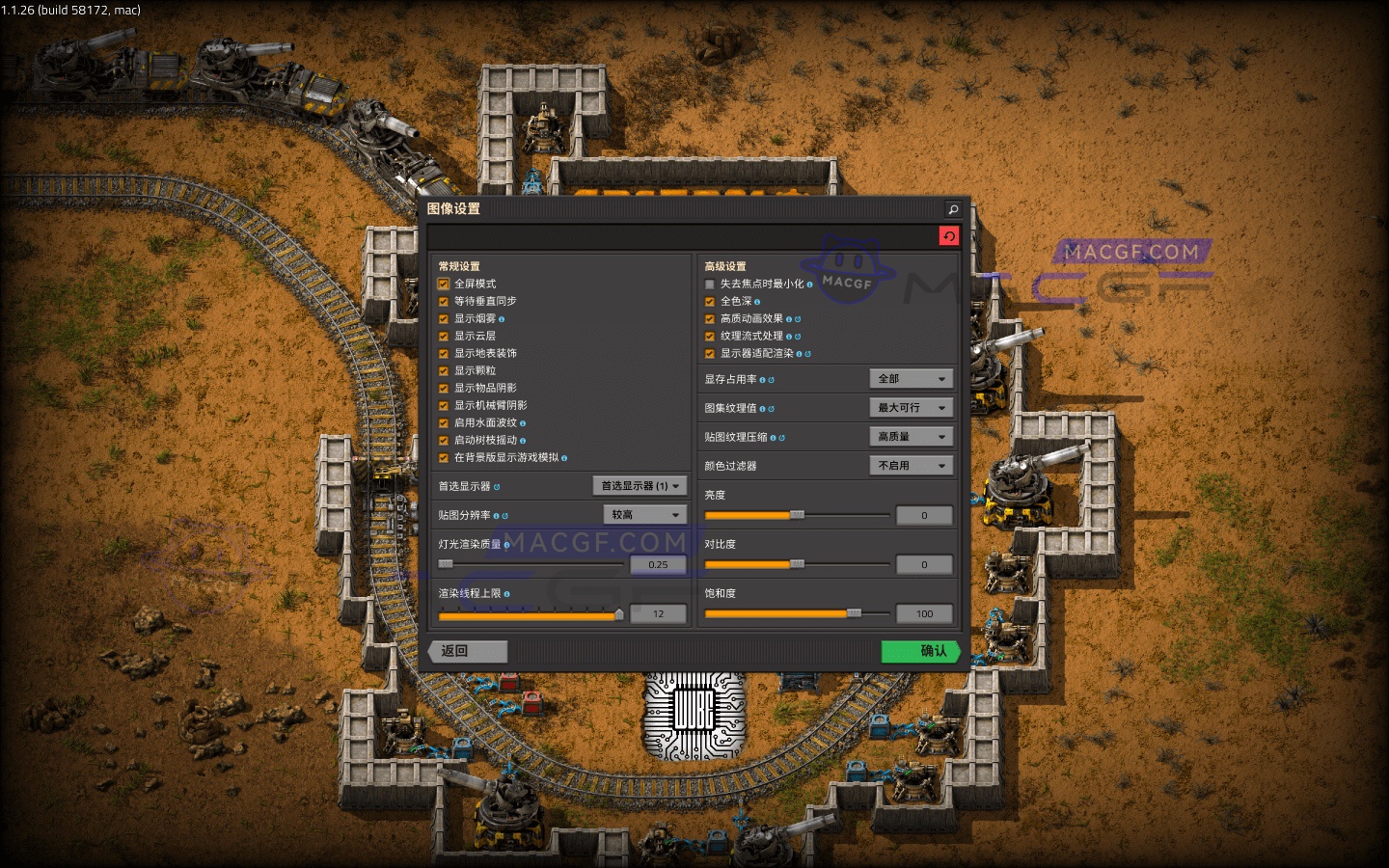Open the 贴图分辨率 dropdown showing 较高
Viewport: 1389px width, 868px height.
coord(644,514)
